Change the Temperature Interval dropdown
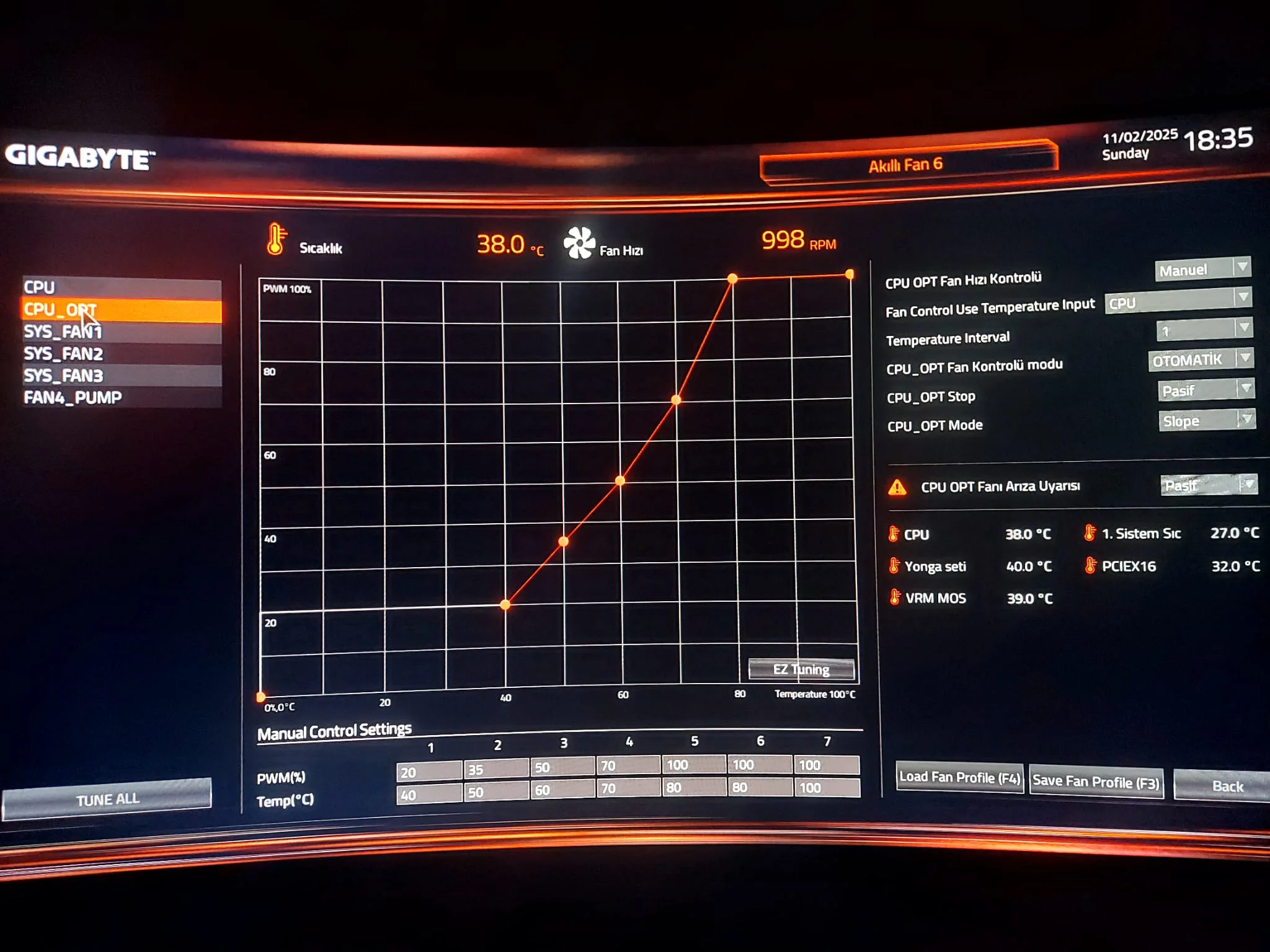The image size is (1270, 952). coord(1204,330)
